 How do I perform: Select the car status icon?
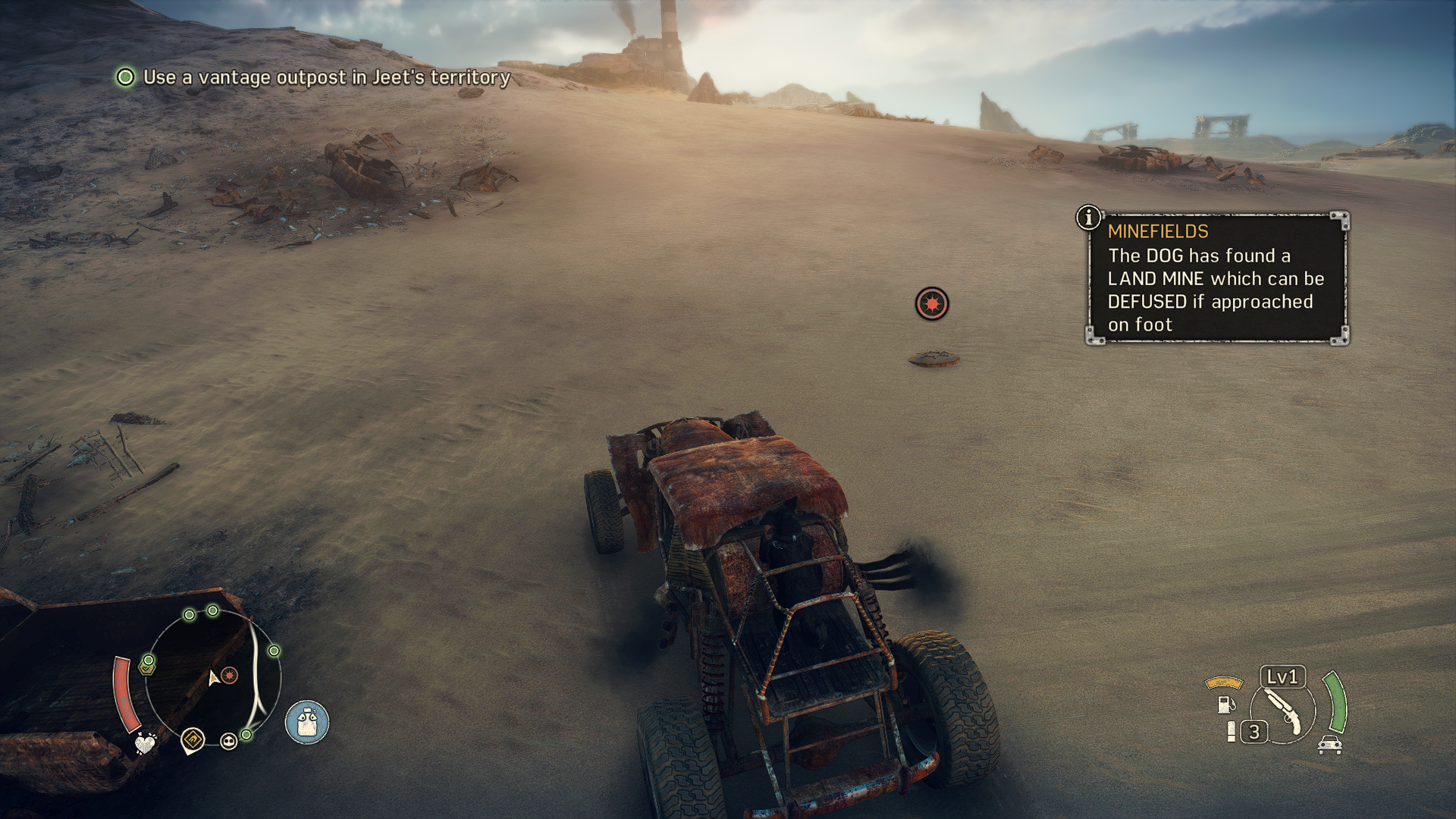click(1329, 745)
